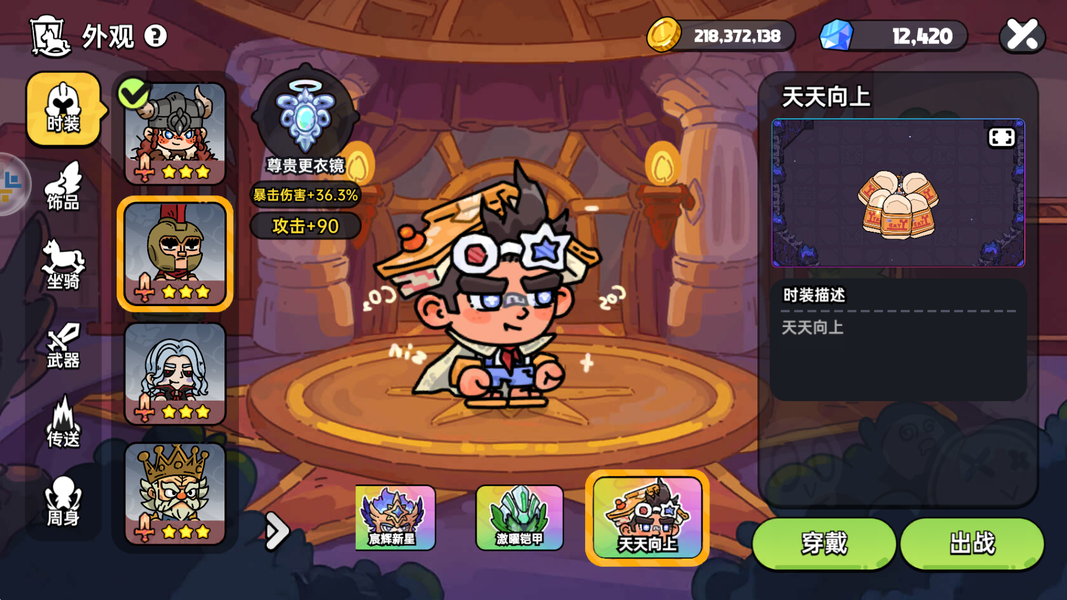Pick the crowned king hero portrait
Image resolution: width=1067 pixels, height=600 pixels.
pos(175,493)
